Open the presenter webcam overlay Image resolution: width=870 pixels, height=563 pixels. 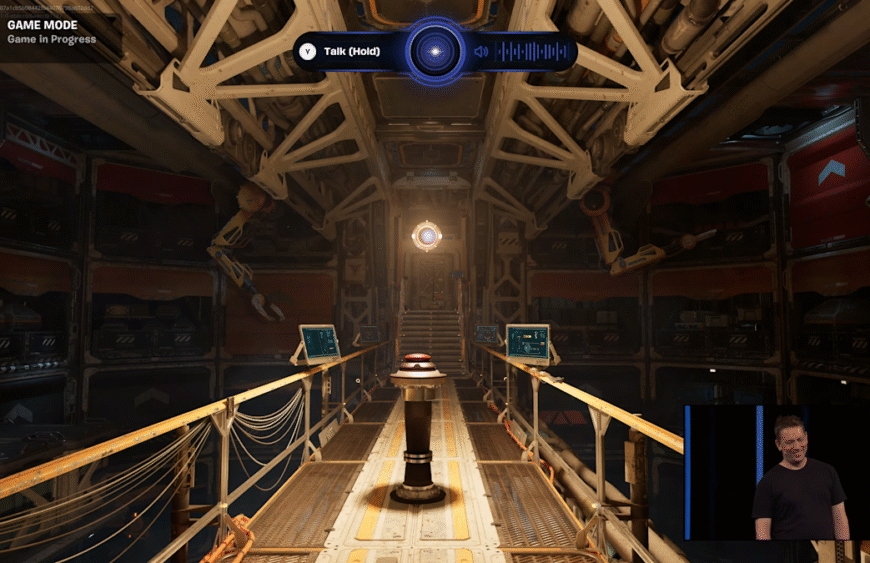(776, 472)
